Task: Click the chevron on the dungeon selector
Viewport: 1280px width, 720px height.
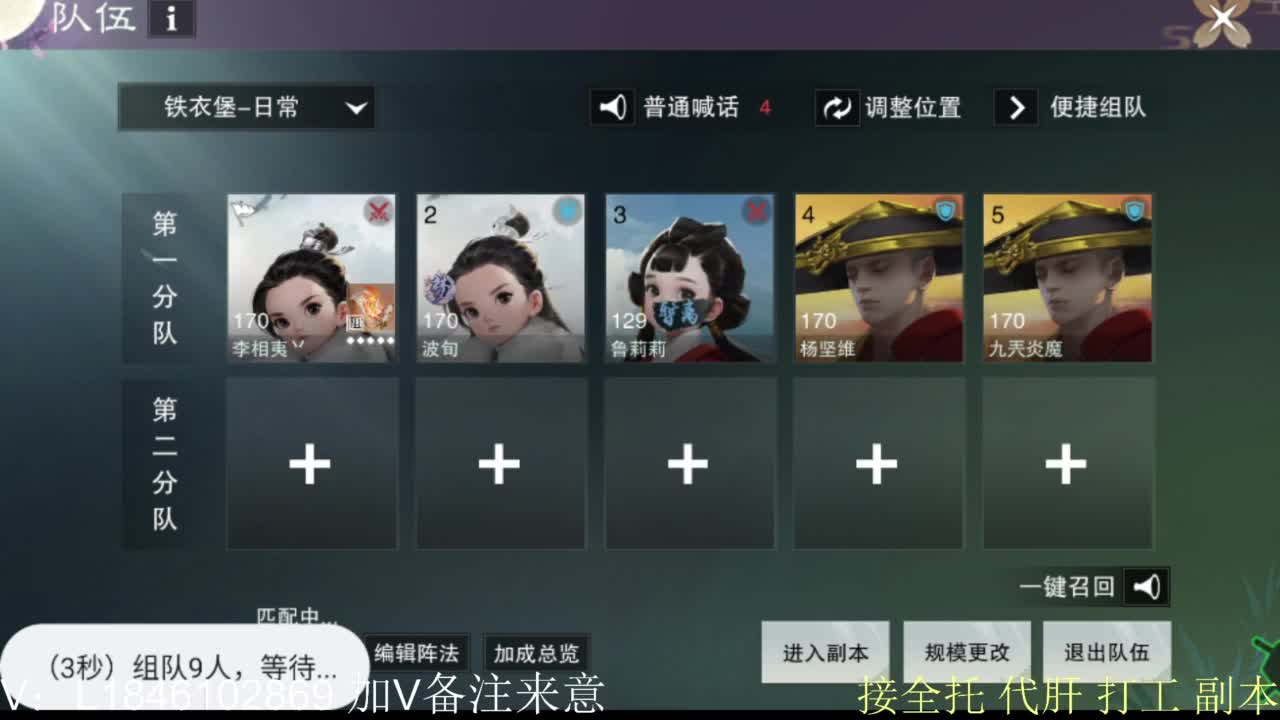Action: coord(356,108)
